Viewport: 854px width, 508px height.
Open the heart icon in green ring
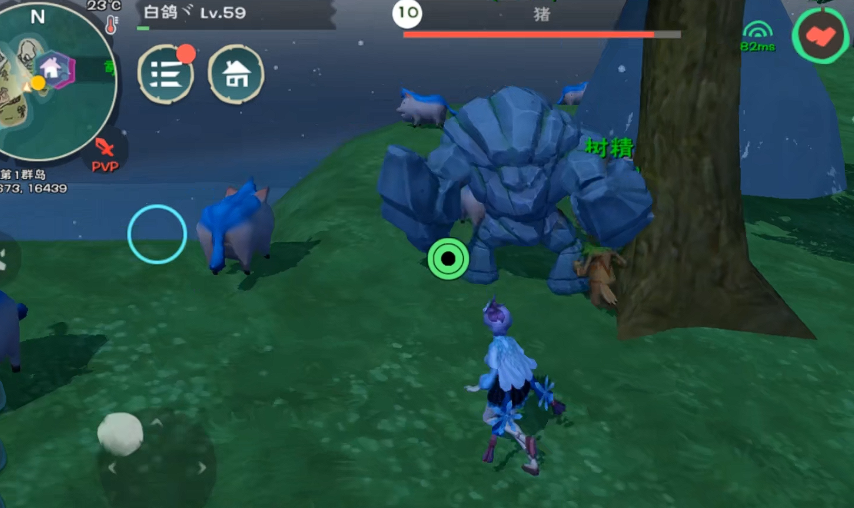819,36
